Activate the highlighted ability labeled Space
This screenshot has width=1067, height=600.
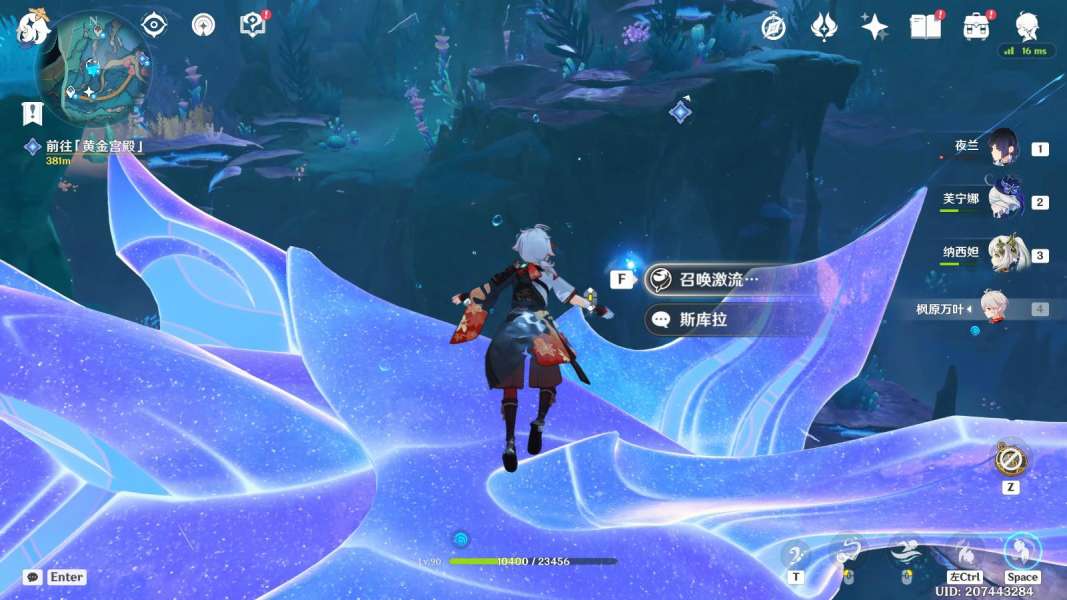pos(1022,551)
